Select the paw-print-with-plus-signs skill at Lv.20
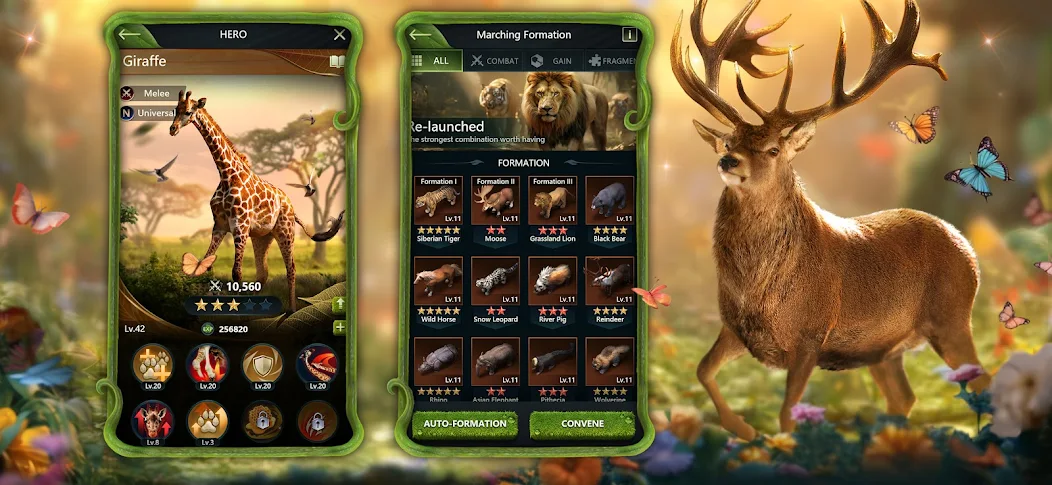This screenshot has width=1052, height=485. click(153, 365)
